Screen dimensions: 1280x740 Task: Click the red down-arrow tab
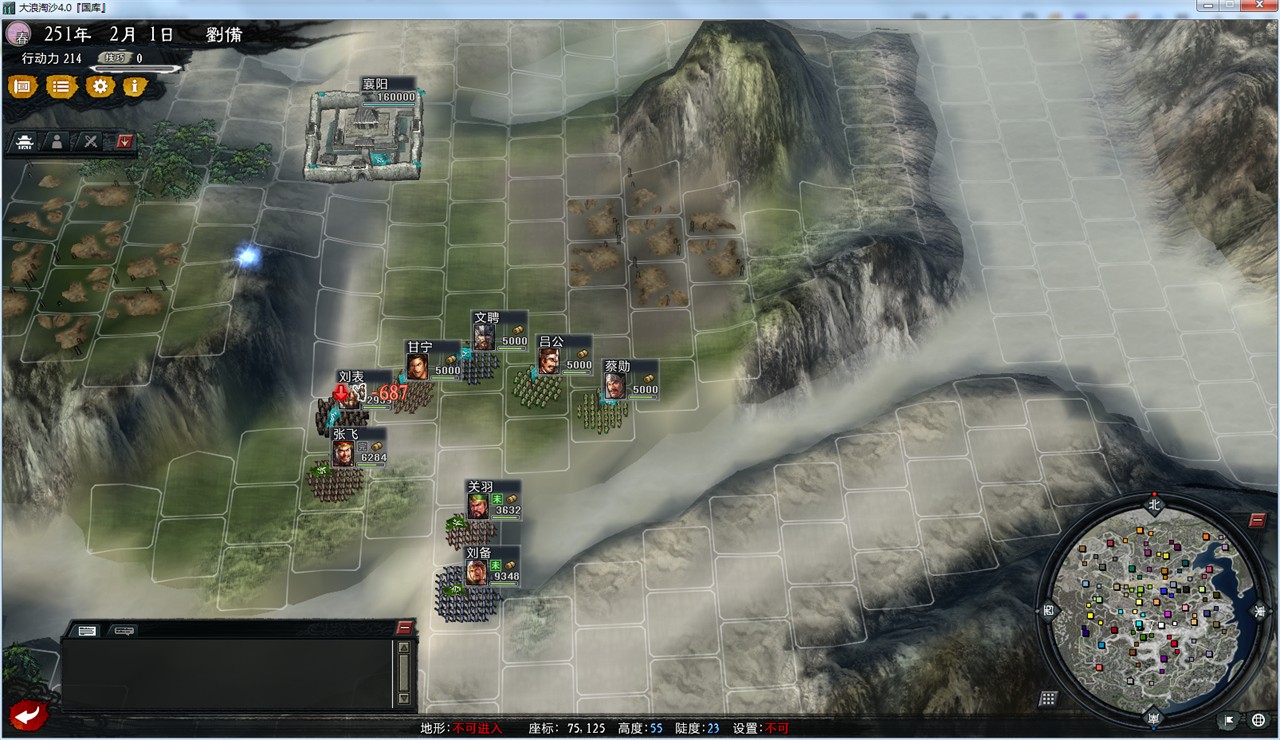pos(125,142)
